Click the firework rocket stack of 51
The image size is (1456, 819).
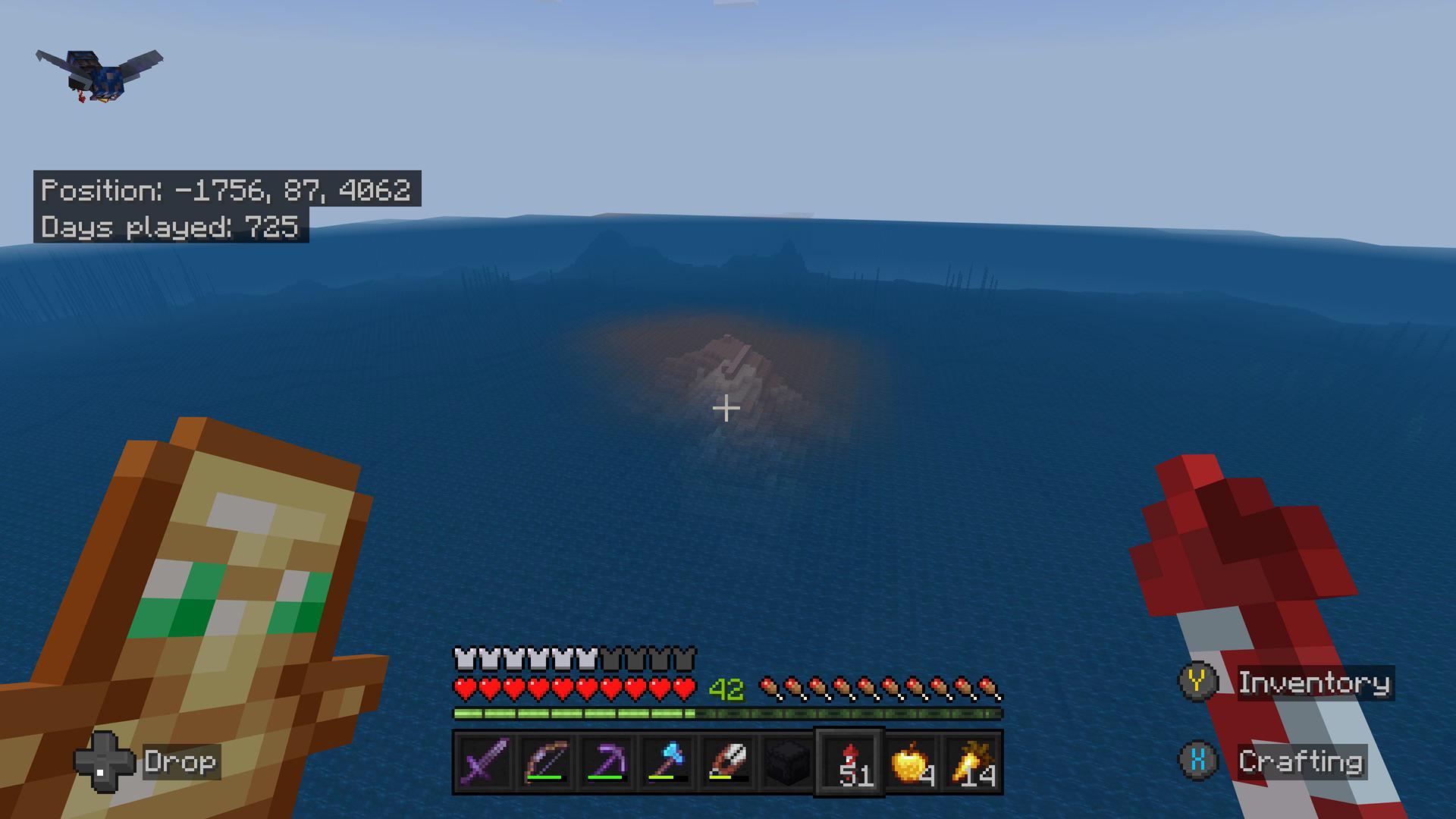tap(847, 764)
